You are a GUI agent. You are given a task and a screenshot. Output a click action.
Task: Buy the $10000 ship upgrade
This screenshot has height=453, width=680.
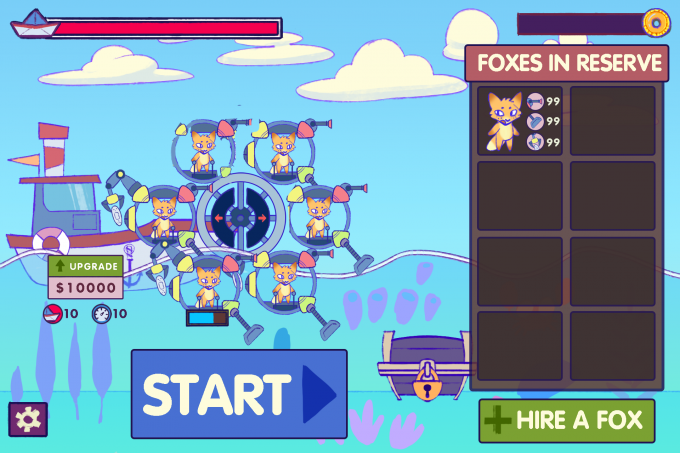pyautogui.click(x=85, y=277)
